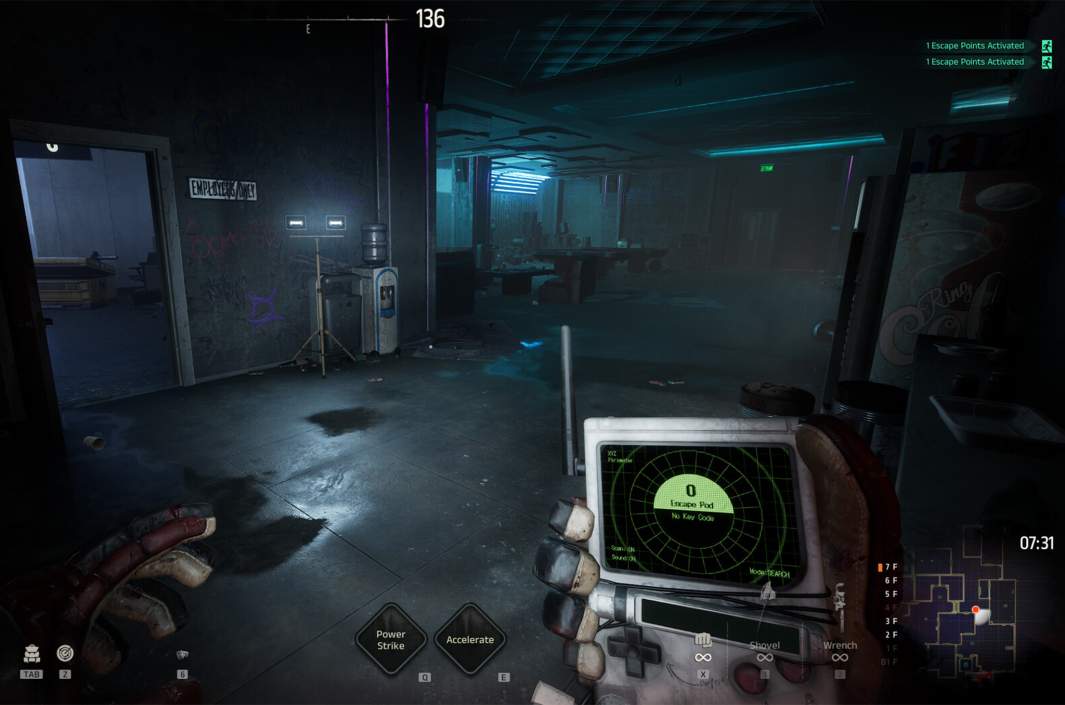The image size is (1065, 705).
Task: Select floor 7 F in the floor list
Action: (x=890, y=567)
